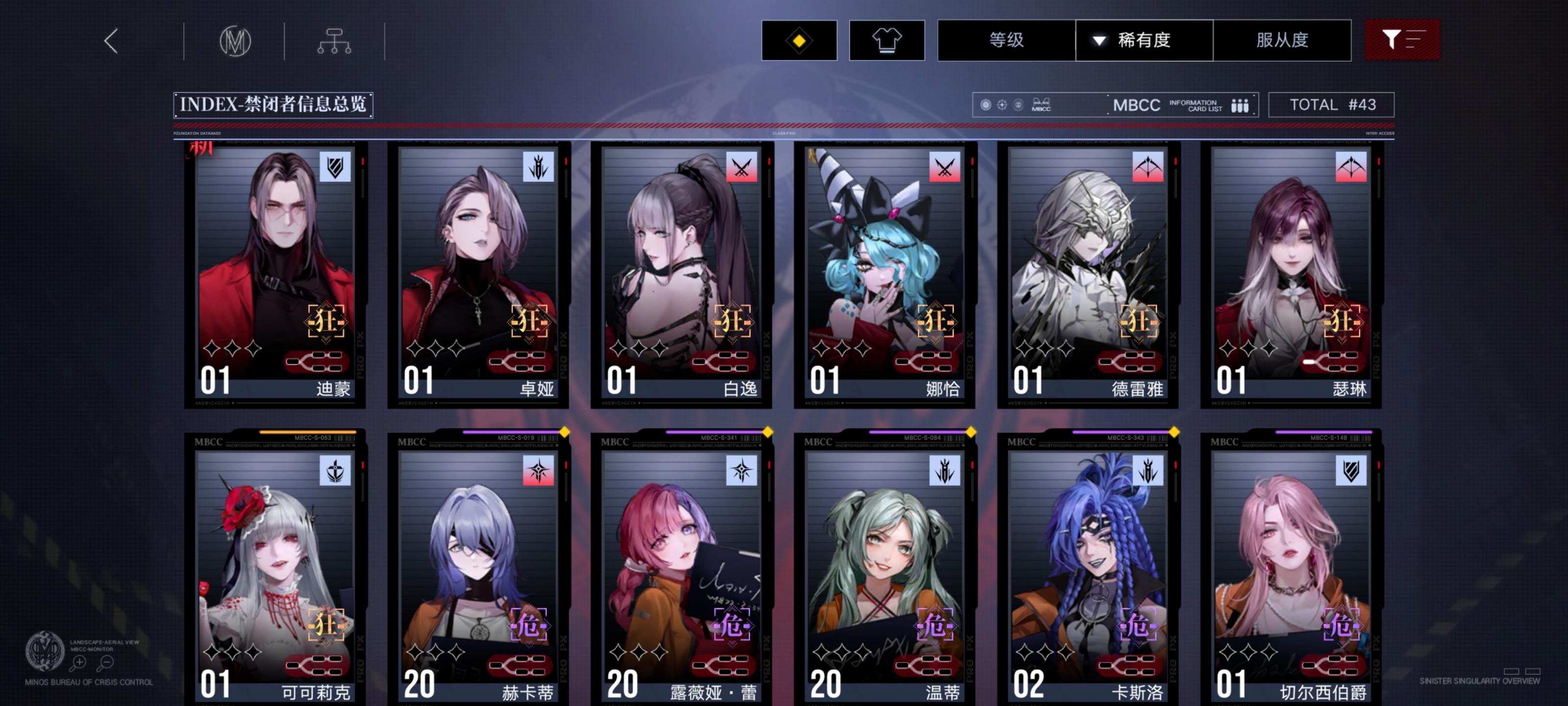1568x706 pixels.
Task: Click the MBCC information card list people icon
Action: coord(1242,105)
